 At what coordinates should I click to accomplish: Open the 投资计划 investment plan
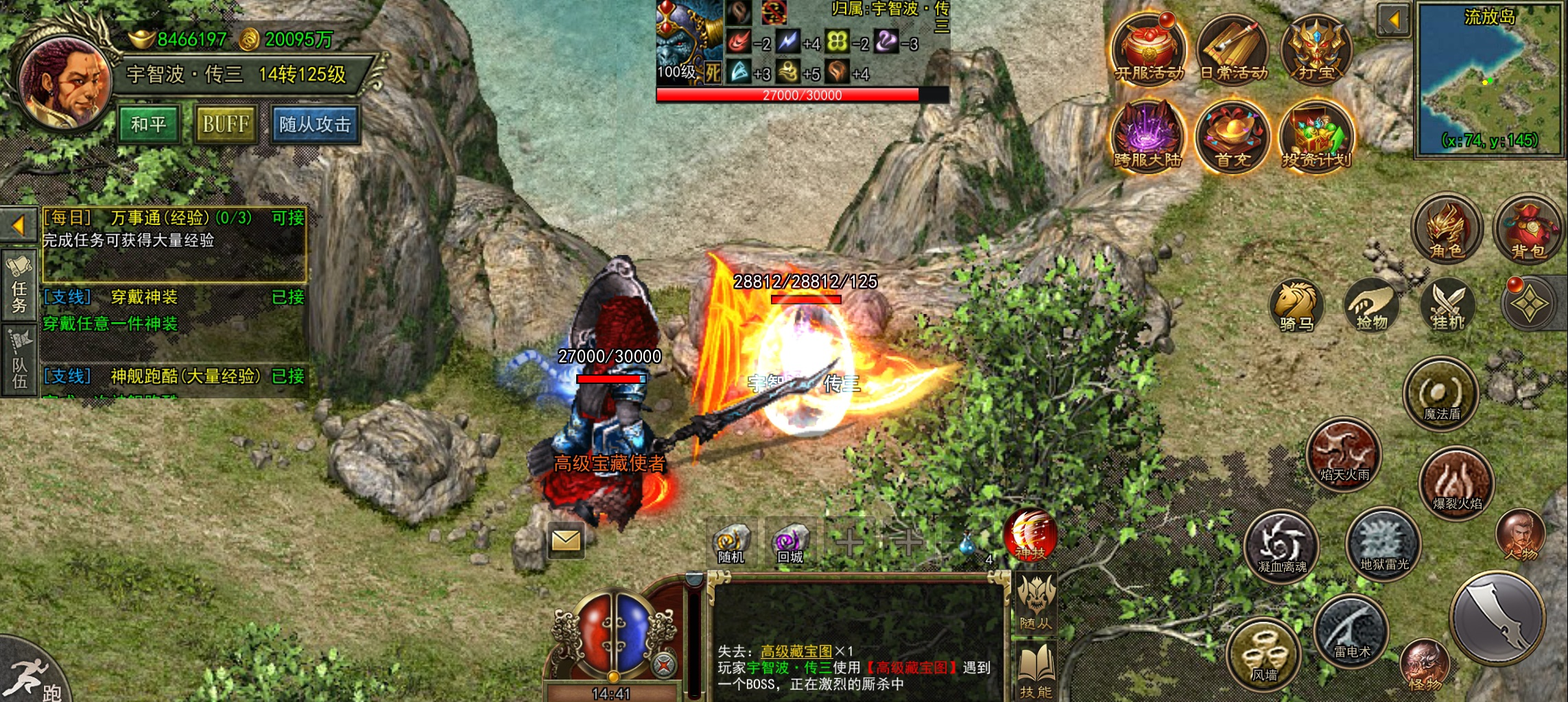point(1317,135)
